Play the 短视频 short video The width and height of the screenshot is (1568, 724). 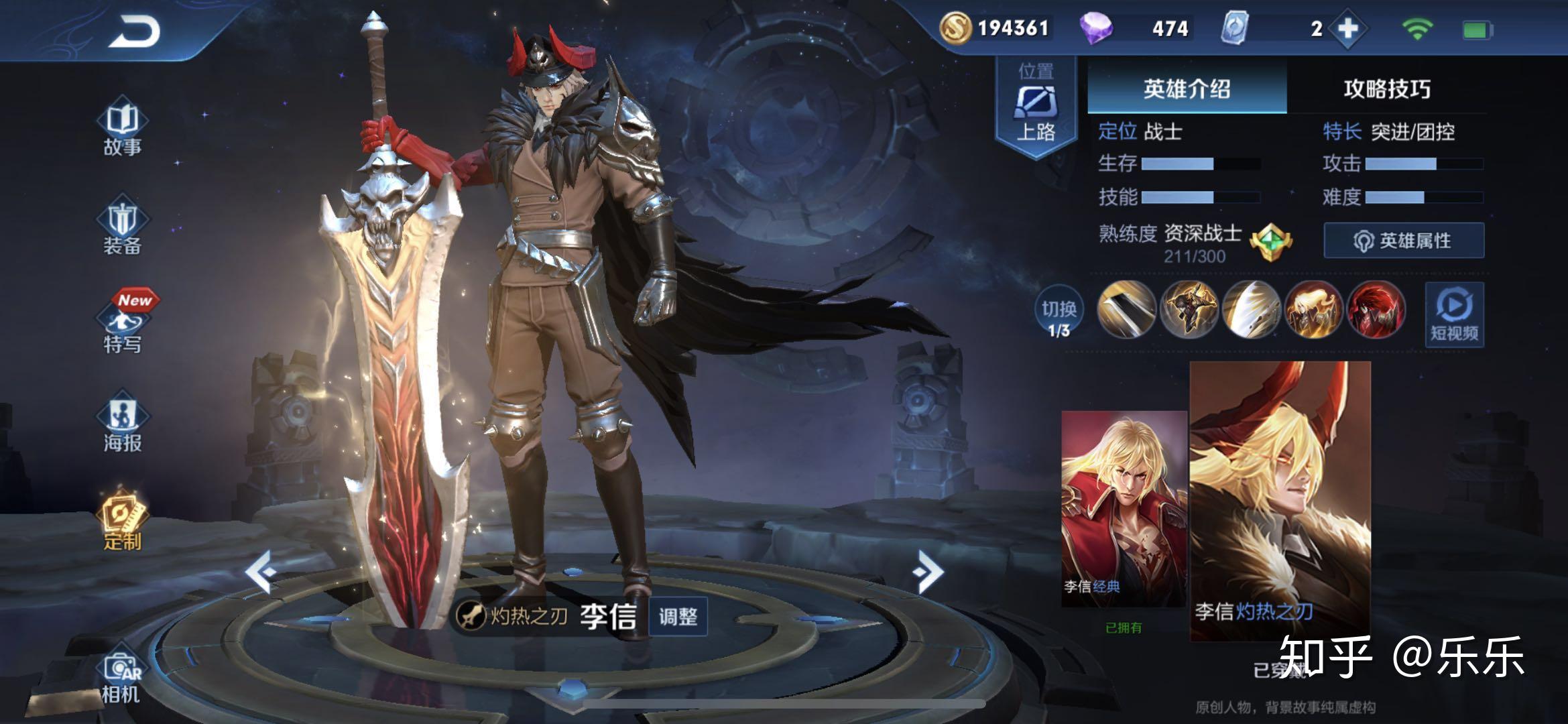click(1454, 315)
